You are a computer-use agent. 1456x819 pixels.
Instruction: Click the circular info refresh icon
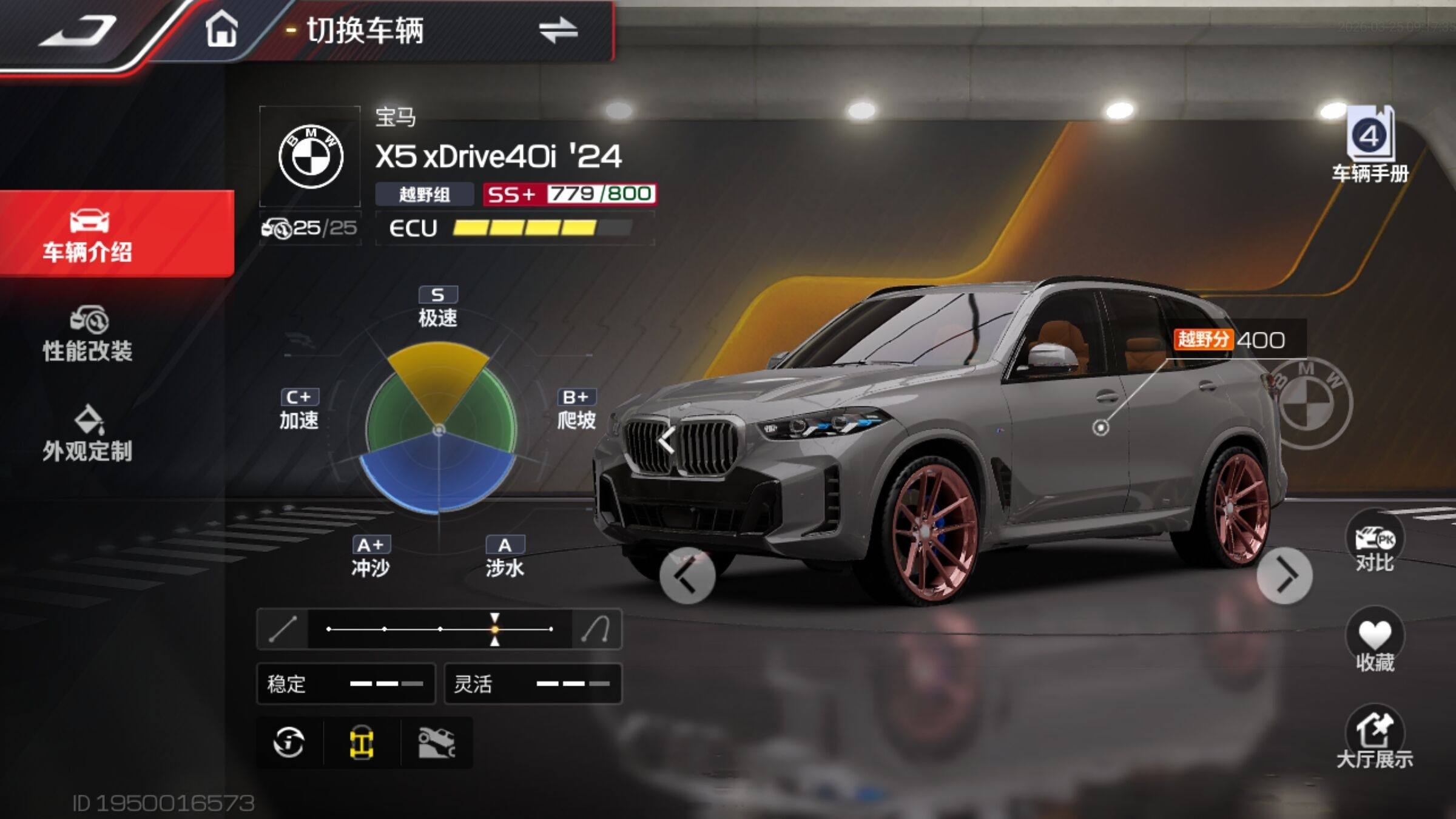(289, 743)
